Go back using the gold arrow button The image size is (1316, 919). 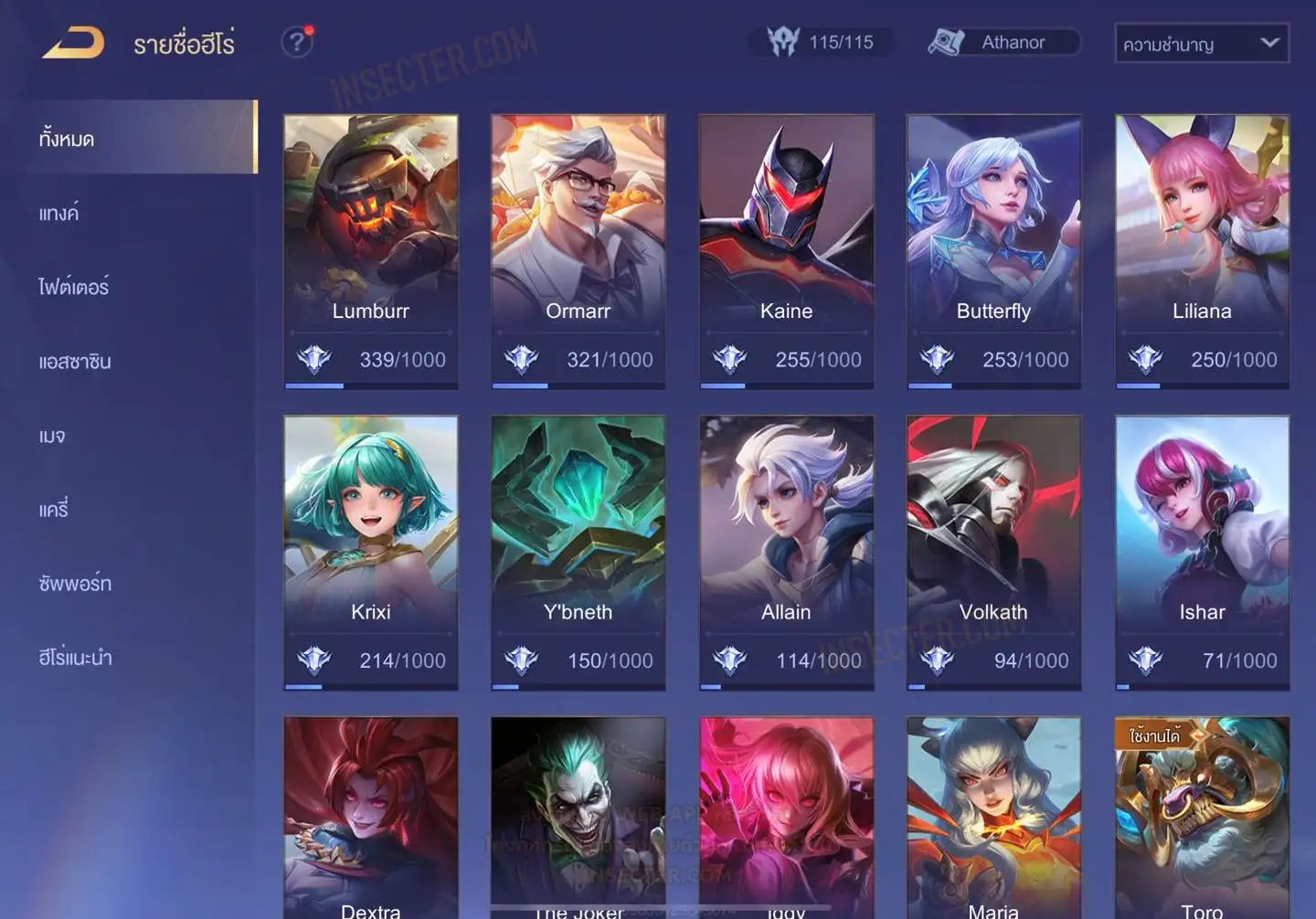73,43
